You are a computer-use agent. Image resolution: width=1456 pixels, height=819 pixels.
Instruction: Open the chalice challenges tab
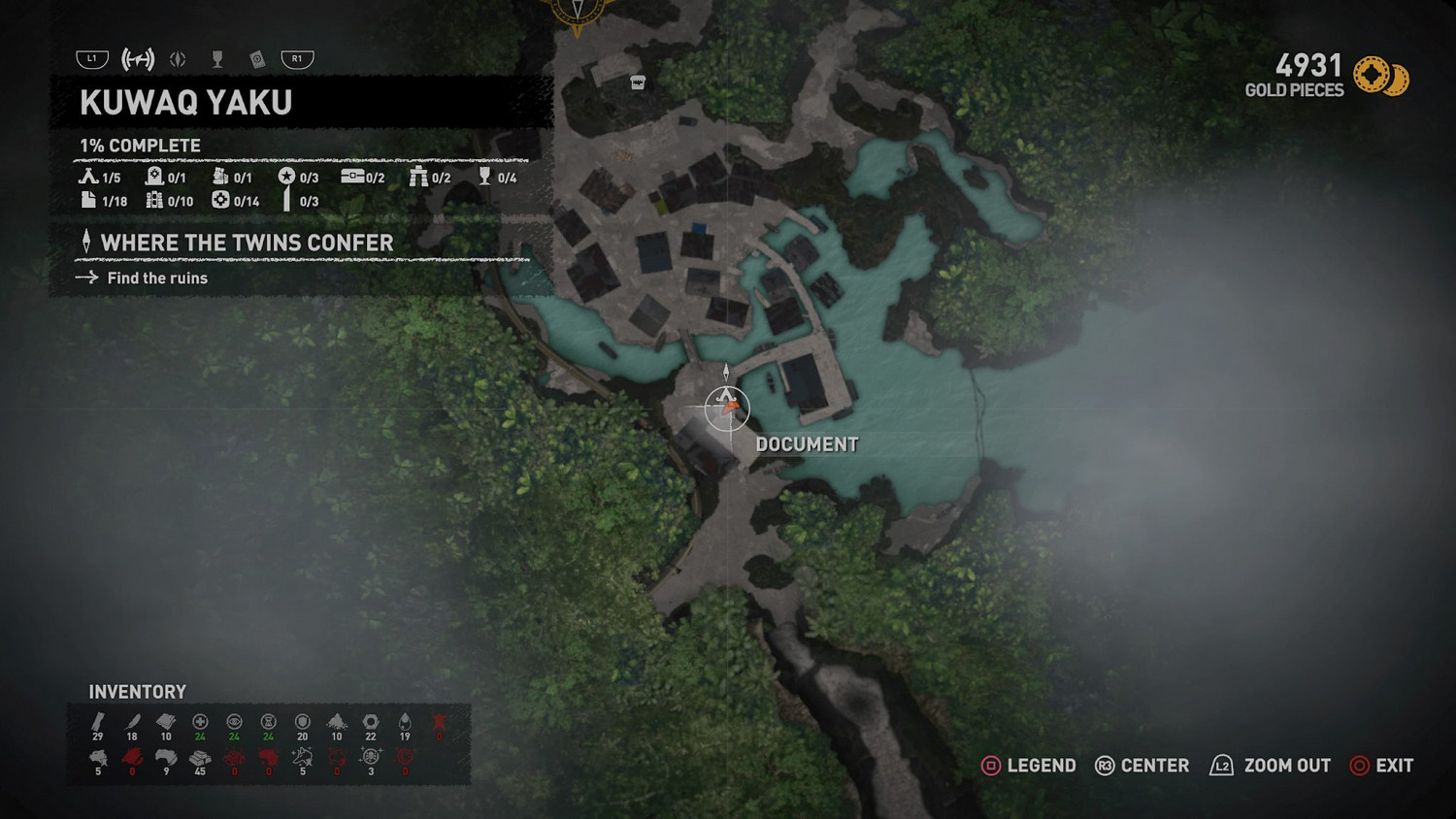coord(217,59)
